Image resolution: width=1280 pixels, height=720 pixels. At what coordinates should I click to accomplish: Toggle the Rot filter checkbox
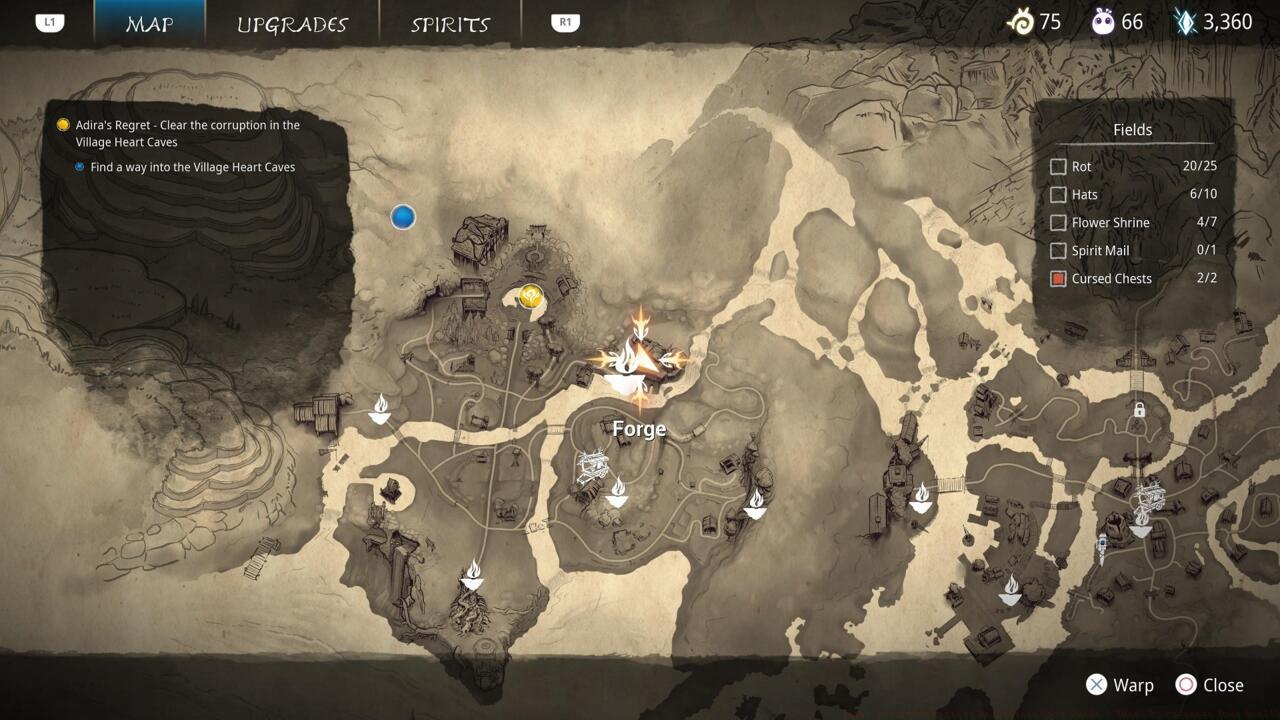click(x=1058, y=167)
